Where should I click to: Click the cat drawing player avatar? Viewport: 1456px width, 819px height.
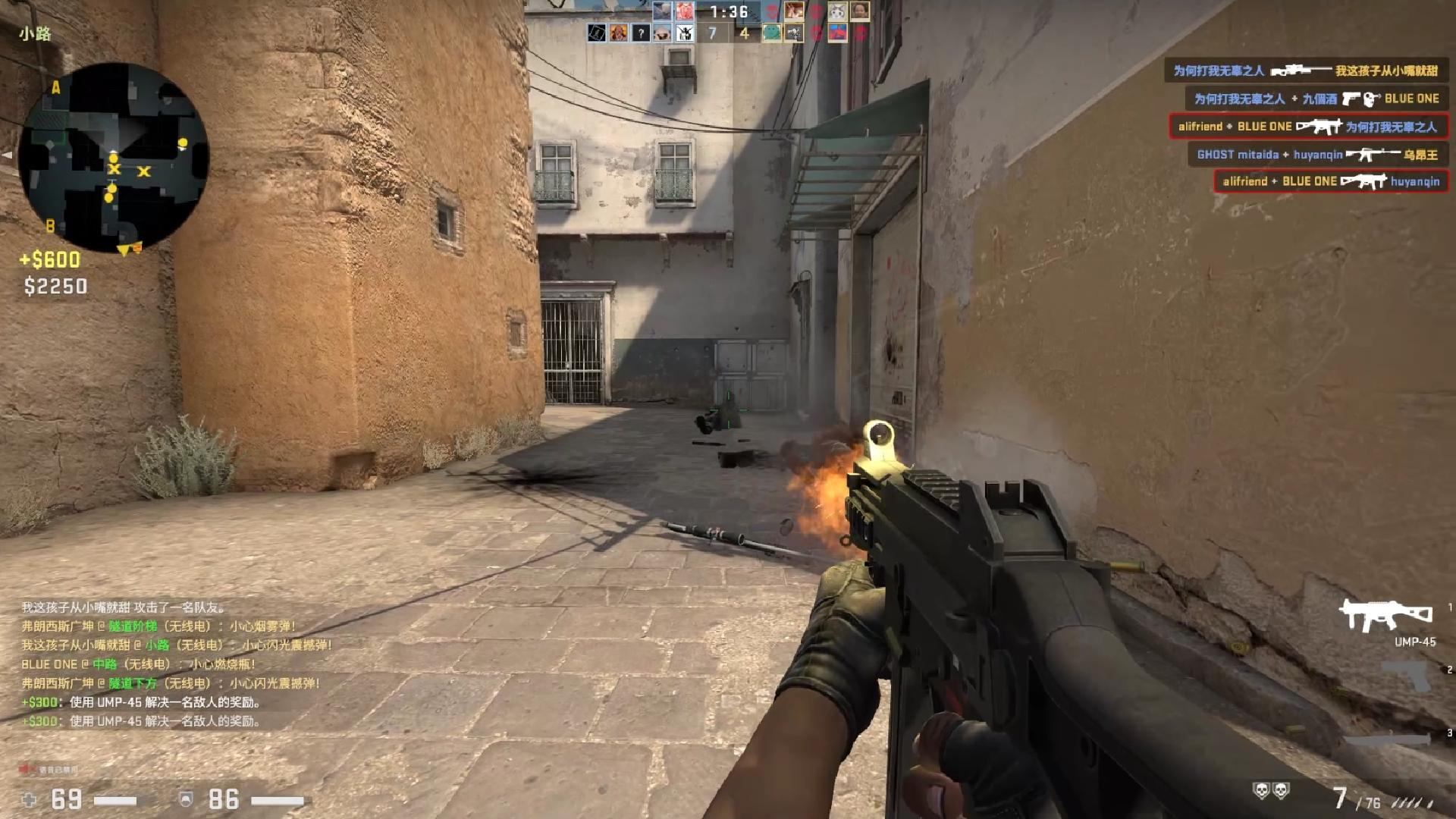pyautogui.click(x=836, y=11)
